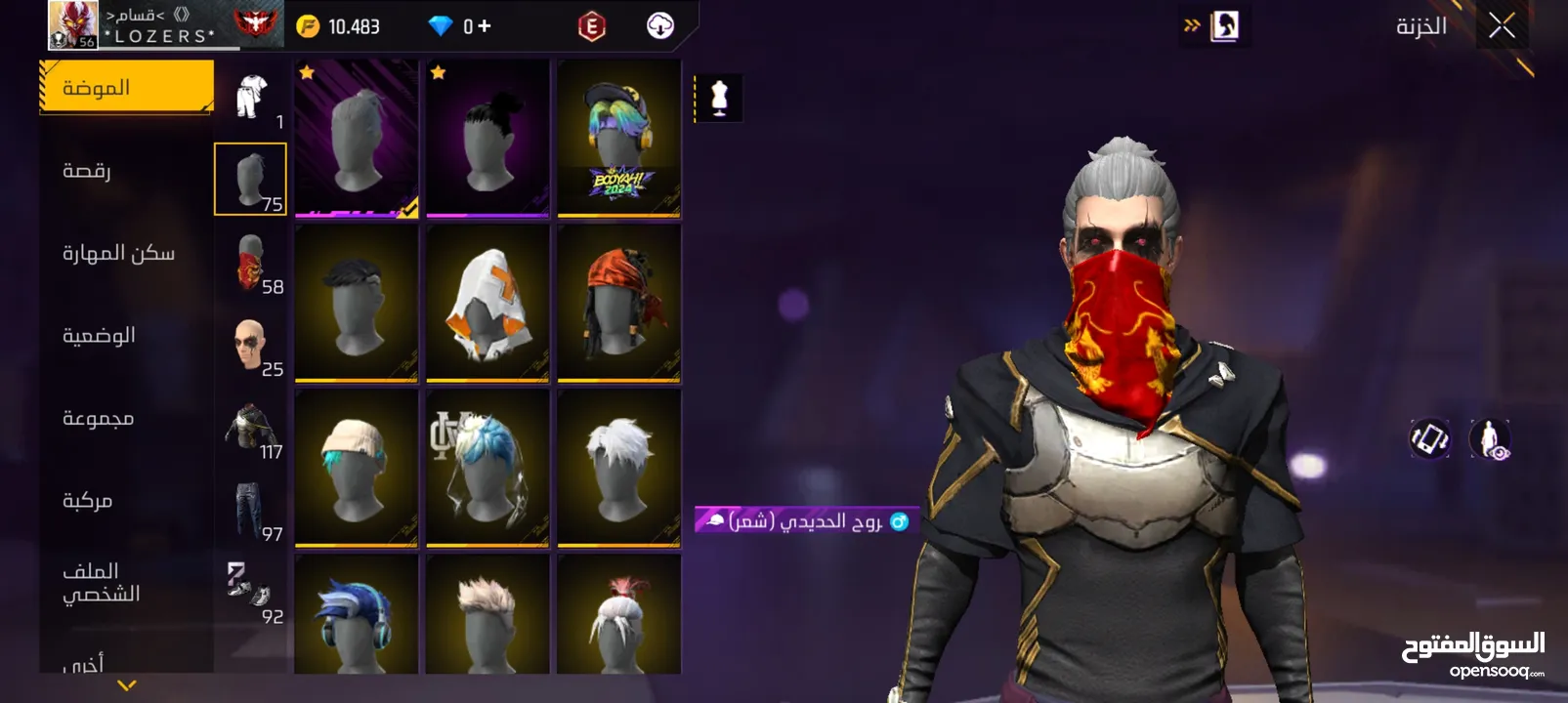Image resolution: width=1568 pixels, height=703 pixels.
Task: Open the shoes category with 92 items
Action: [x=251, y=592]
